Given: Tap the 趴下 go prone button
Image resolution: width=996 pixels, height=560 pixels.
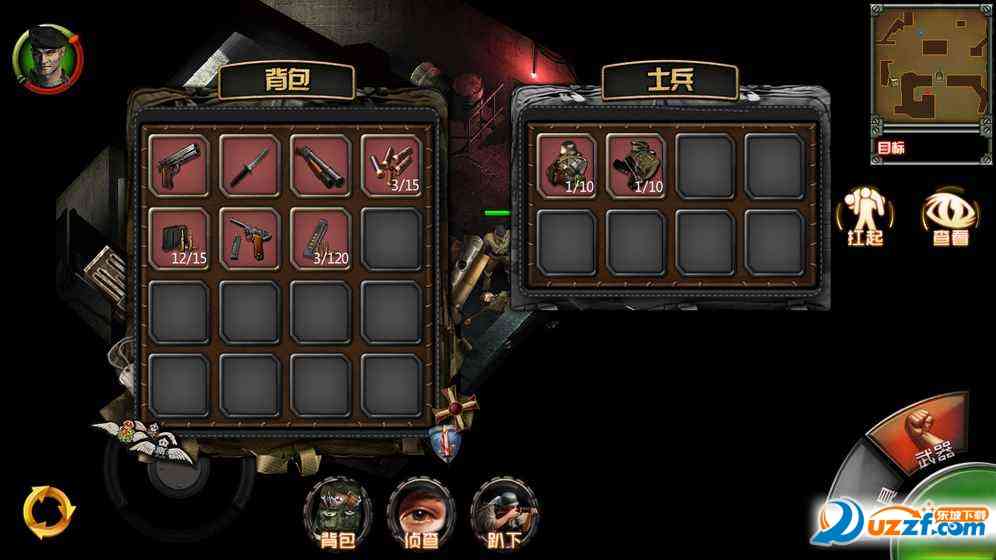Looking at the screenshot, I should pyautogui.click(x=501, y=512).
